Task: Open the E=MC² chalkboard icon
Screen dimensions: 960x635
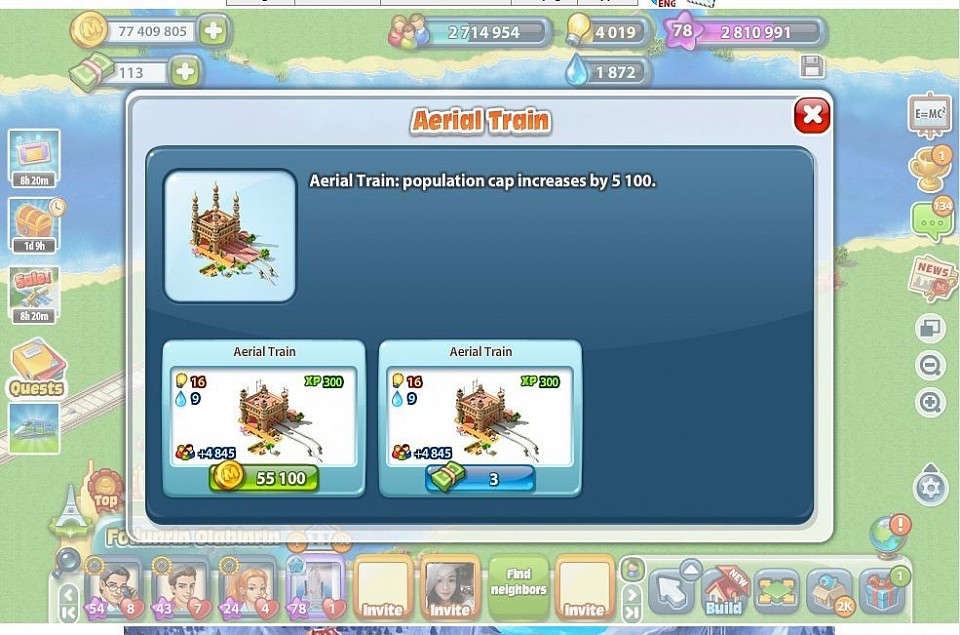Action: pos(929,115)
